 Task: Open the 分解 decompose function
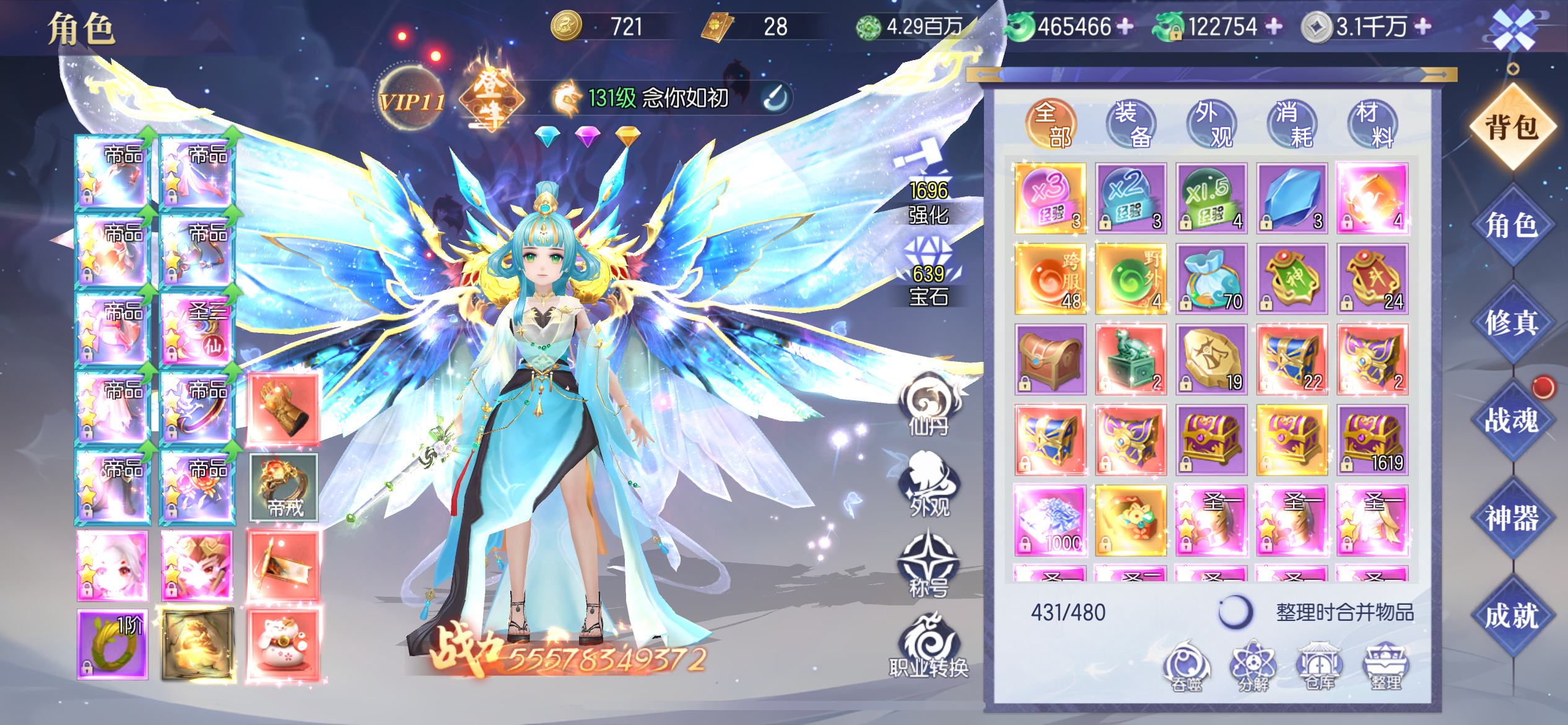click(x=1253, y=667)
